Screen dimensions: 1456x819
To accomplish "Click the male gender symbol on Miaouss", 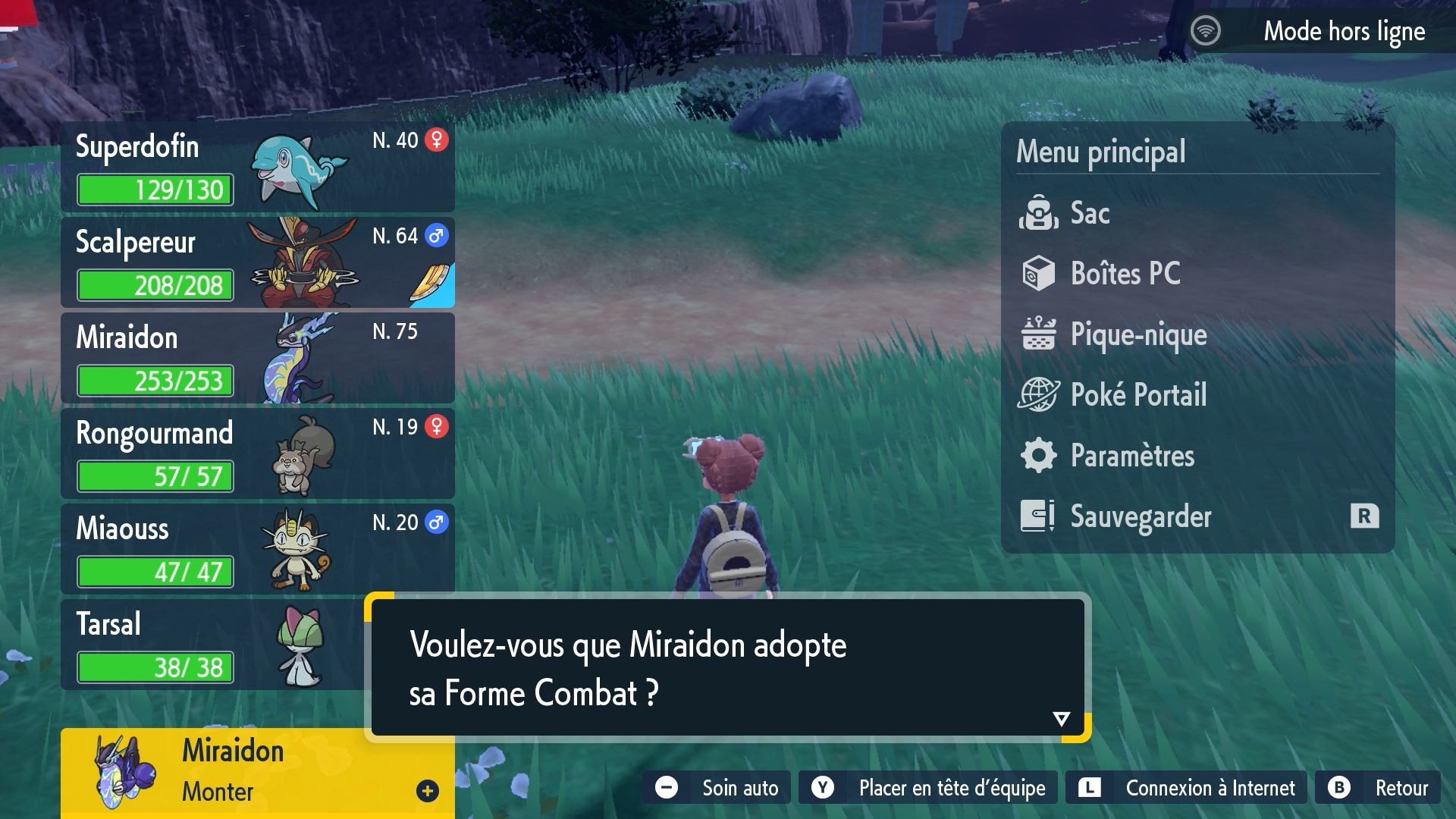I will (x=438, y=522).
